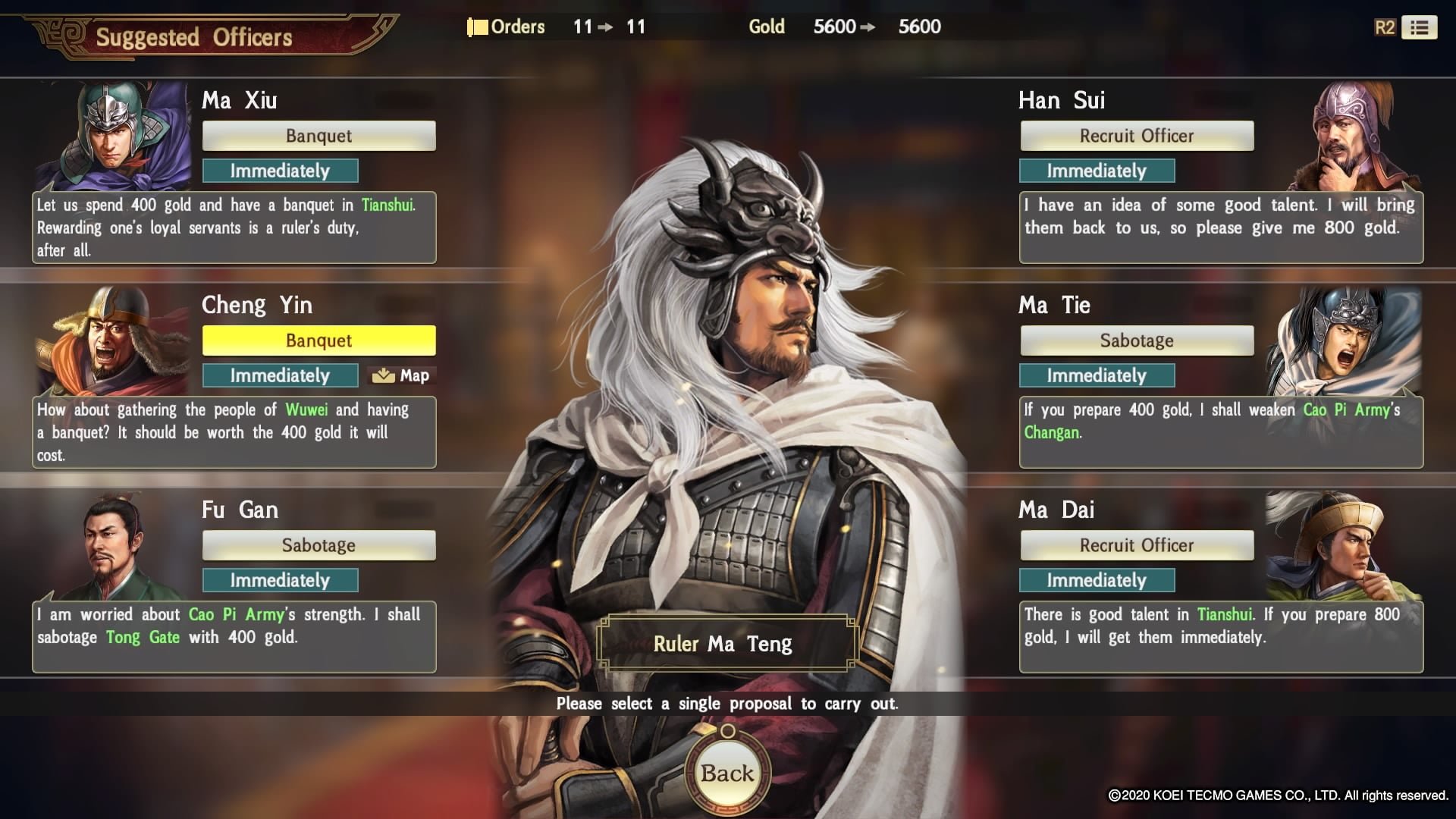Viewport: 1456px width, 819px height.
Task: Select Ma Tie's Sabotage proposal
Action: (1136, 340)
